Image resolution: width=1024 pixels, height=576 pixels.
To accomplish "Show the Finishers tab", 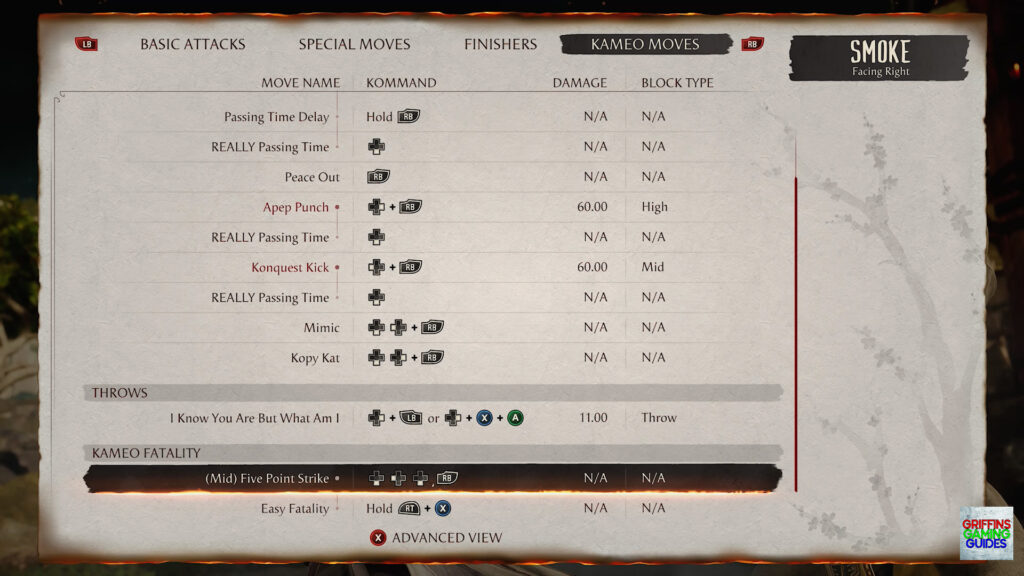I will click(500, 44).
